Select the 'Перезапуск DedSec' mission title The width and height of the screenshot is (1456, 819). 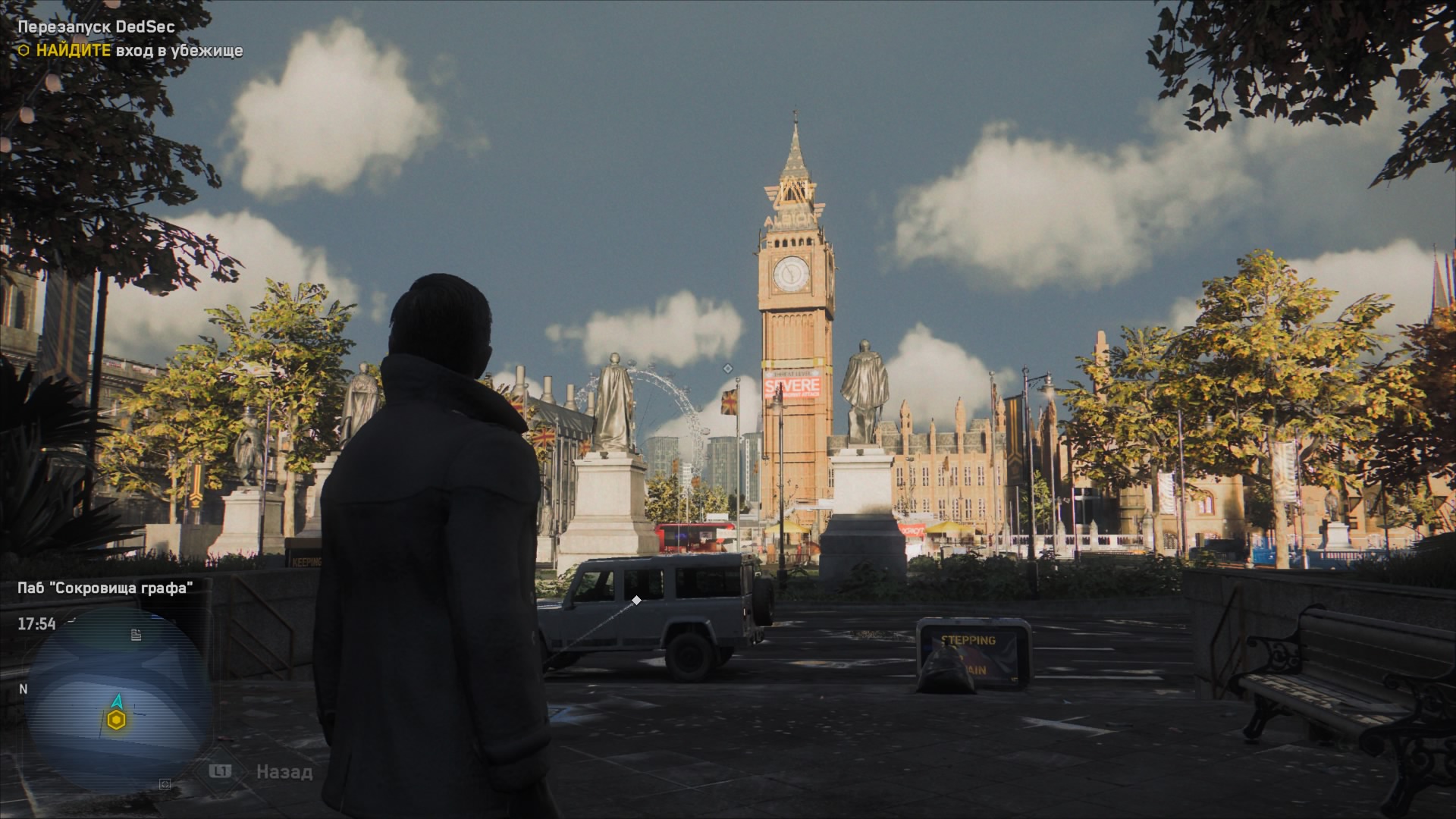tap(96, 27)
